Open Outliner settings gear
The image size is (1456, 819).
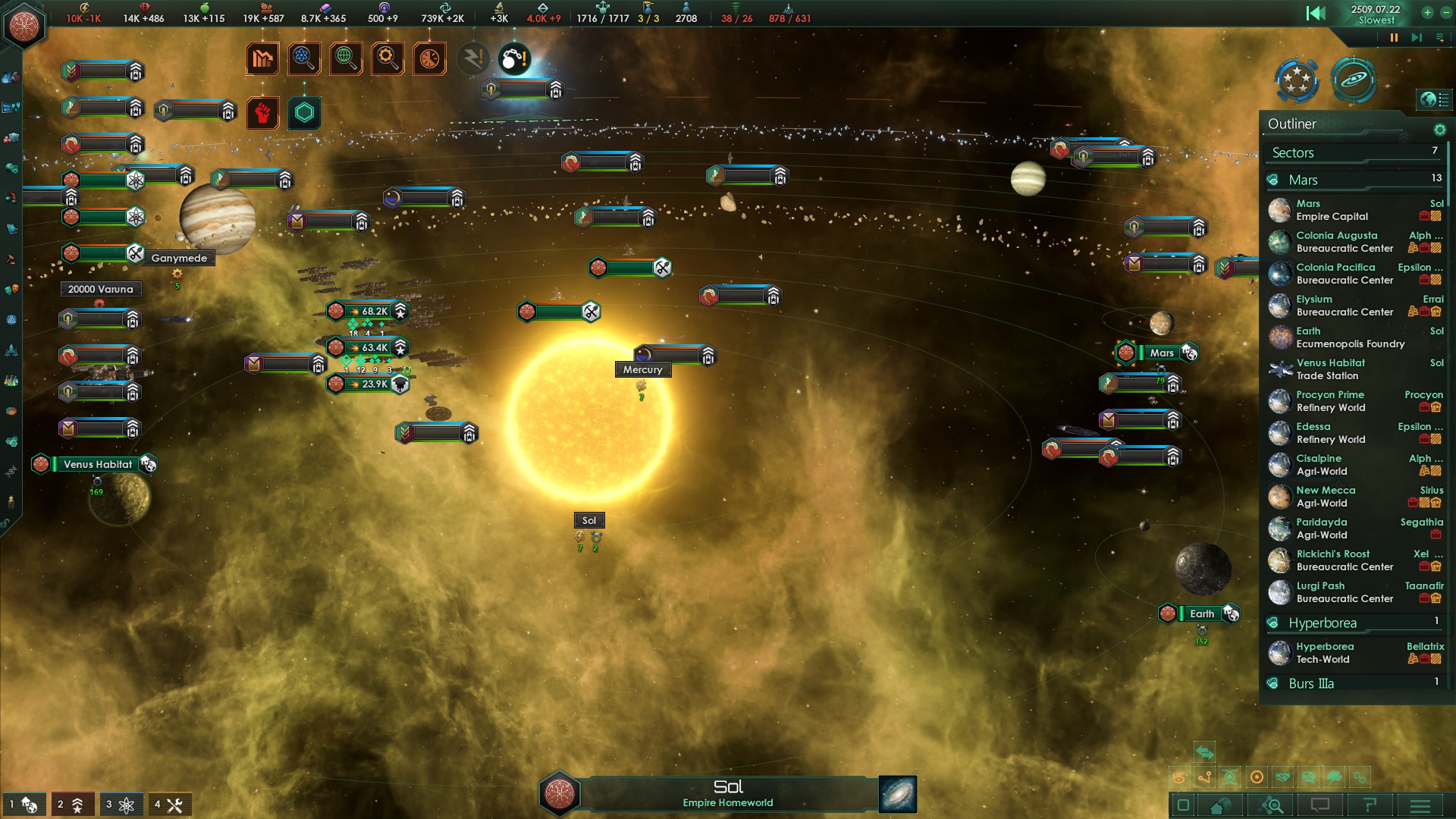coord(1439,130)
